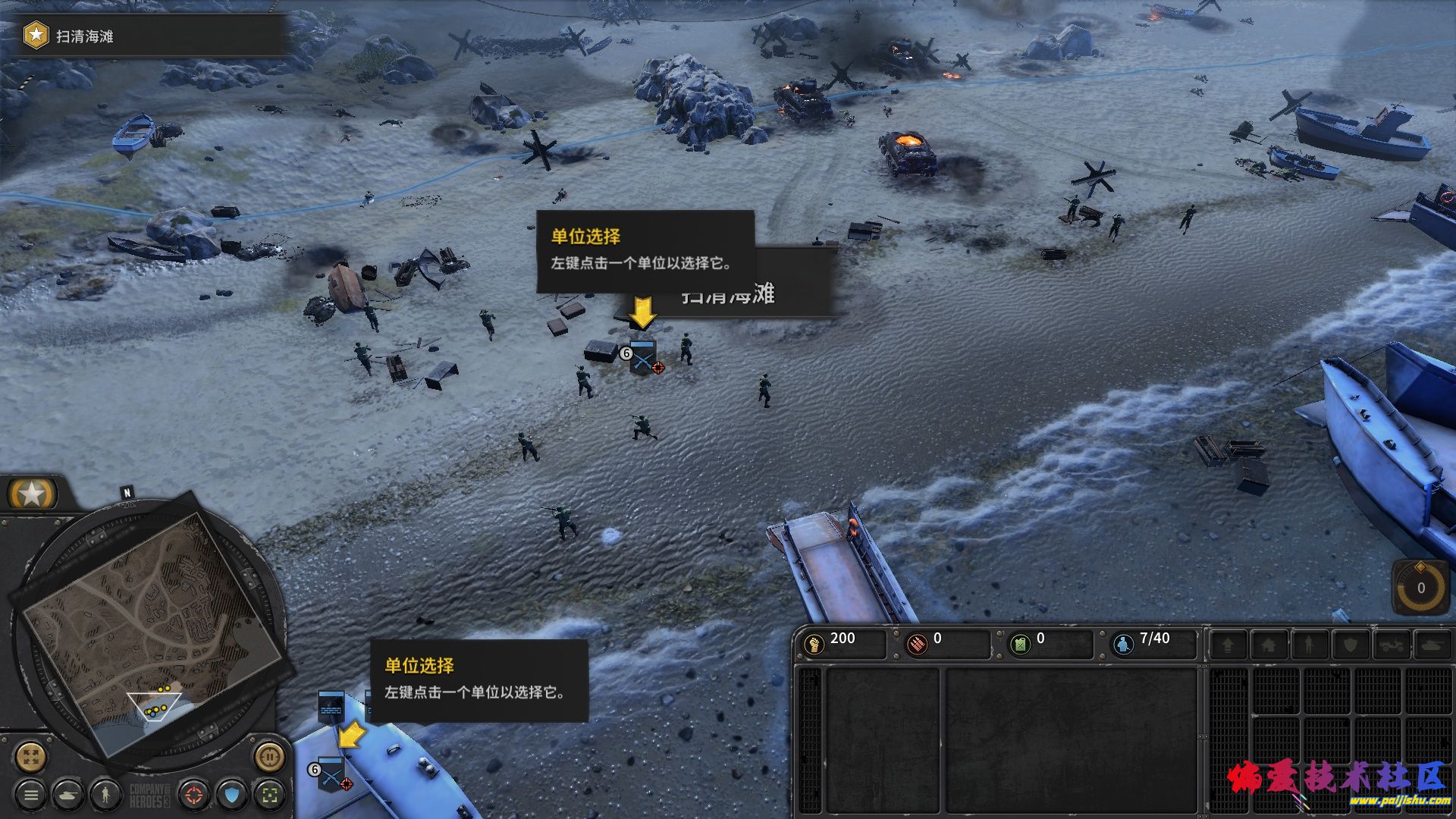Activate the red crosshair button

pos(195,795)
